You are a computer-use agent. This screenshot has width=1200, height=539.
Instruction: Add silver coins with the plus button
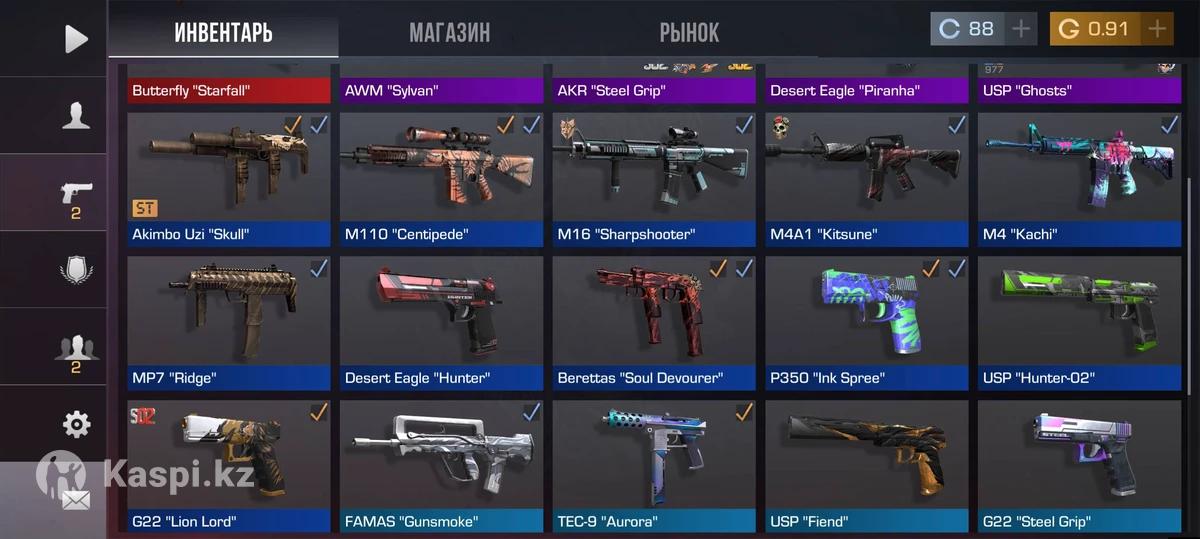point(1020,29)
